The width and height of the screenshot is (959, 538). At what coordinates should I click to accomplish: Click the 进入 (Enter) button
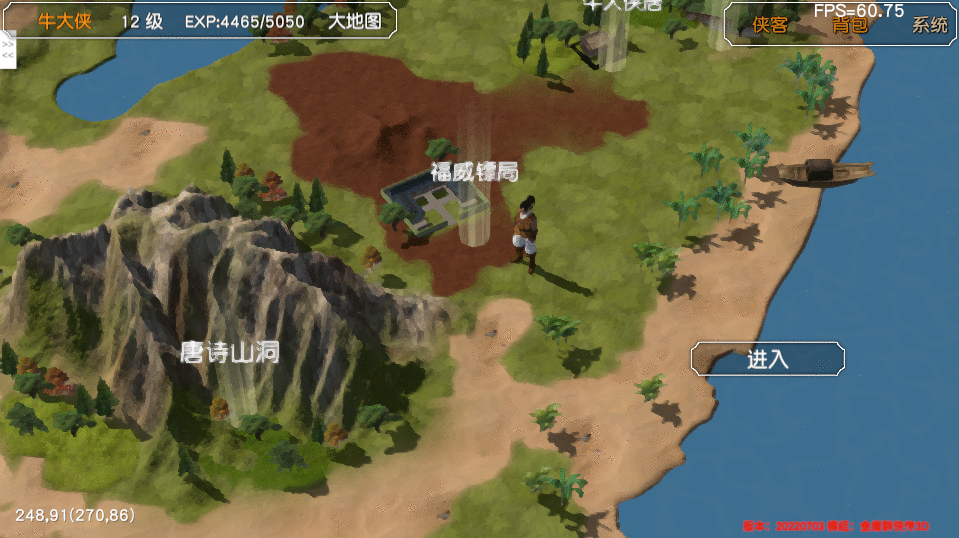tap(767, 360)
